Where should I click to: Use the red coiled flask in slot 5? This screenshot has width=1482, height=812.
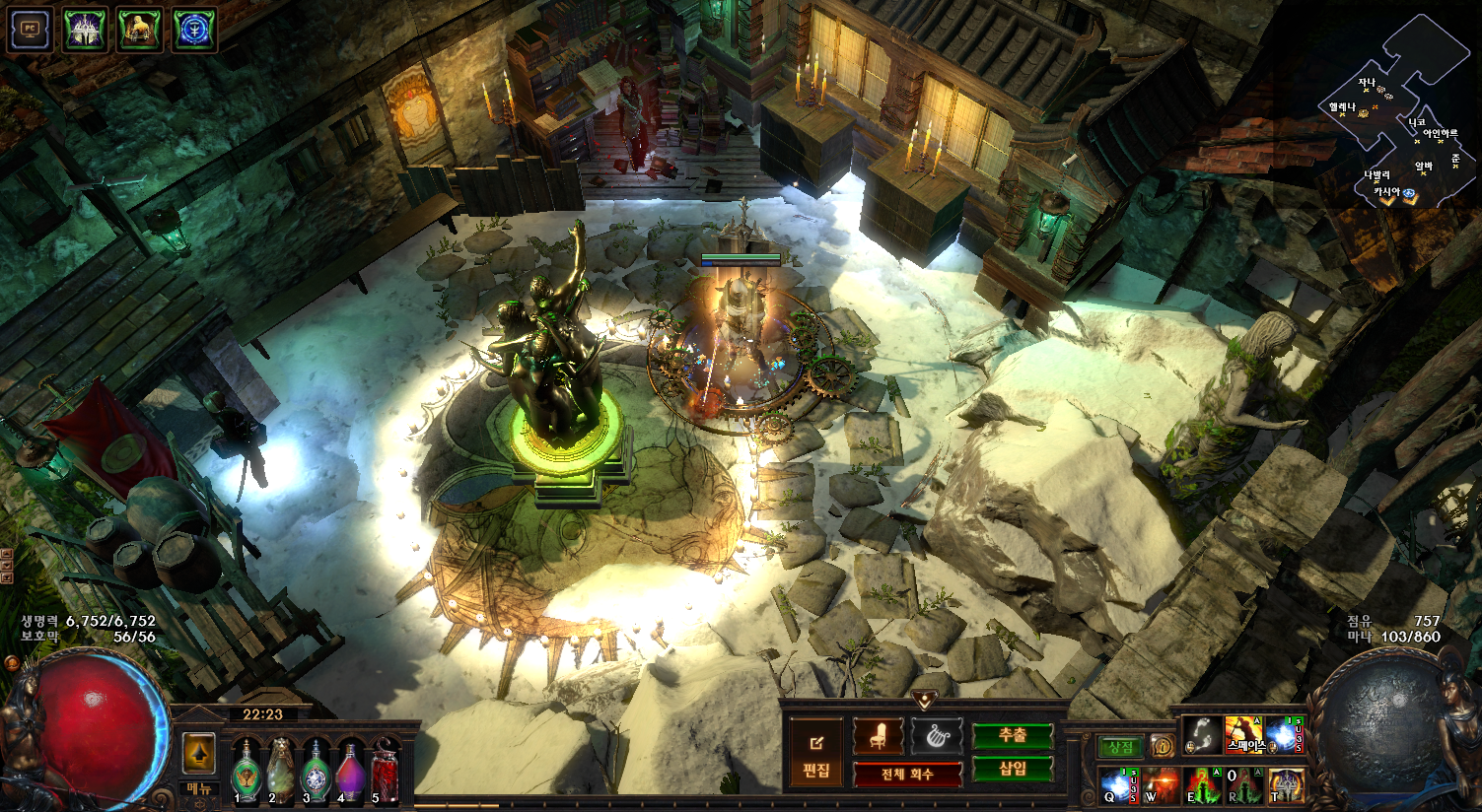385,770
